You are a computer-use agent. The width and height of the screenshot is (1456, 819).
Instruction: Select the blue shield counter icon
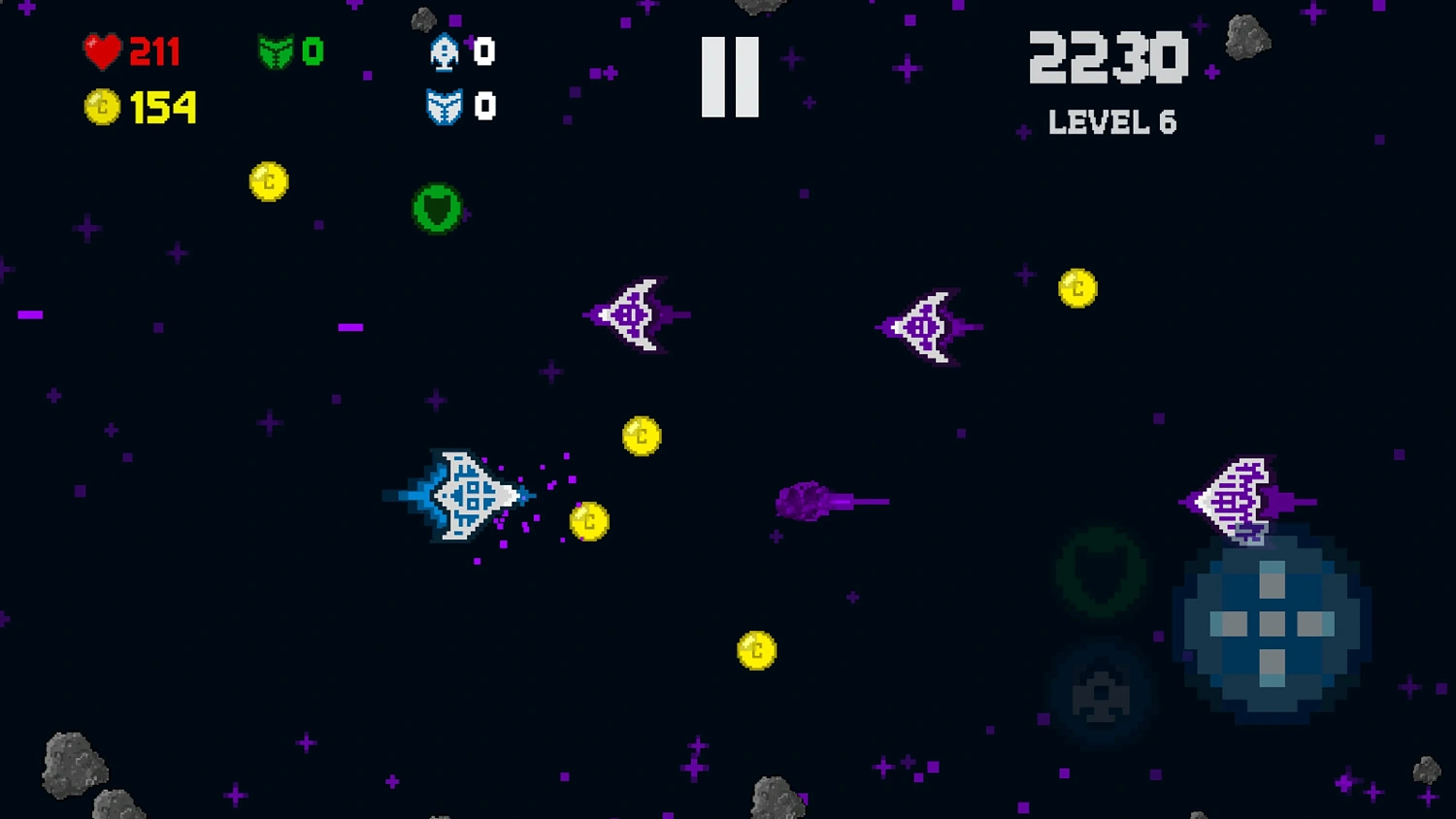(x=445, y=107)
